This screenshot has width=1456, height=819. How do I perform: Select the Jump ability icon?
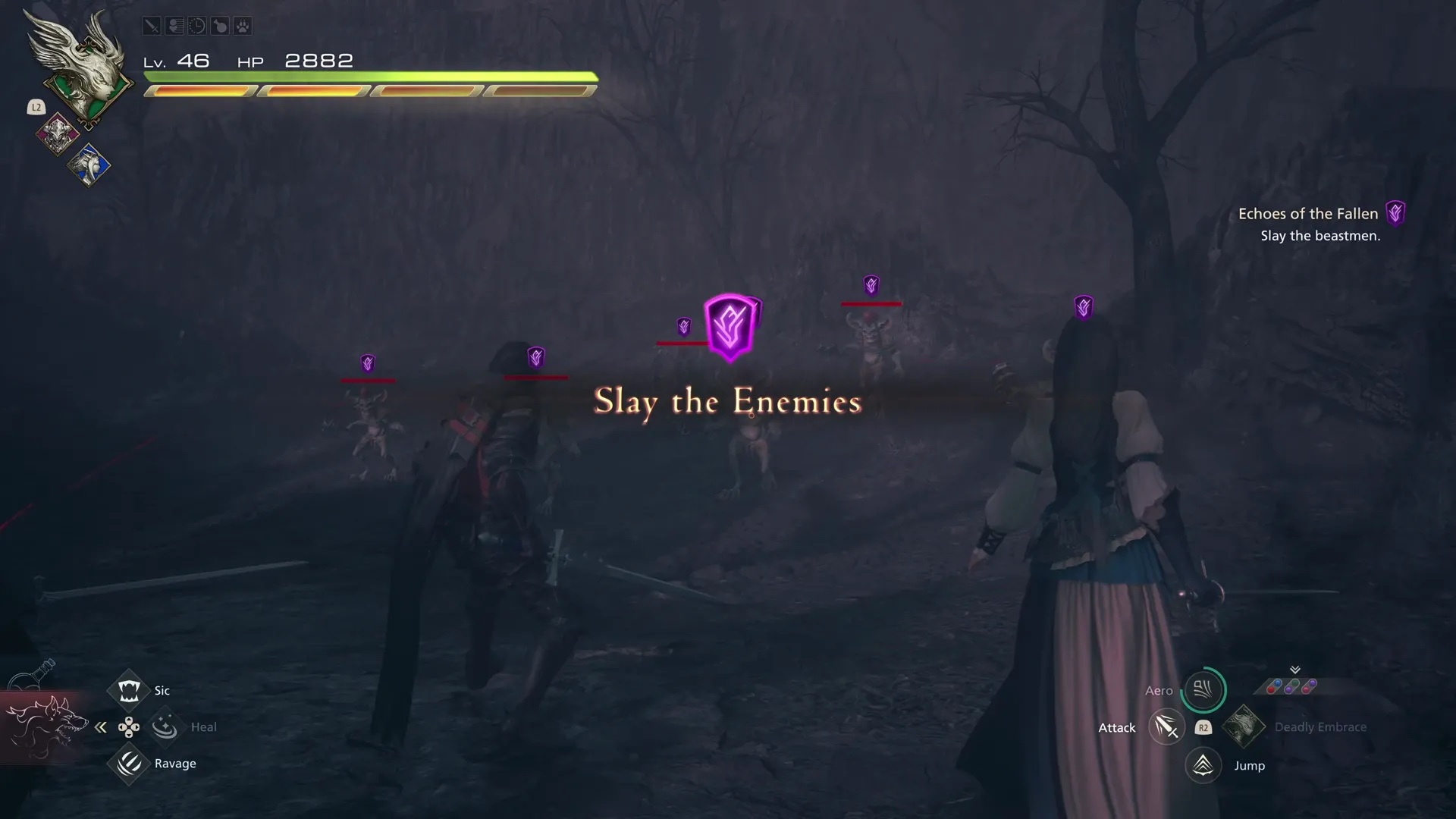point(1203,766)
